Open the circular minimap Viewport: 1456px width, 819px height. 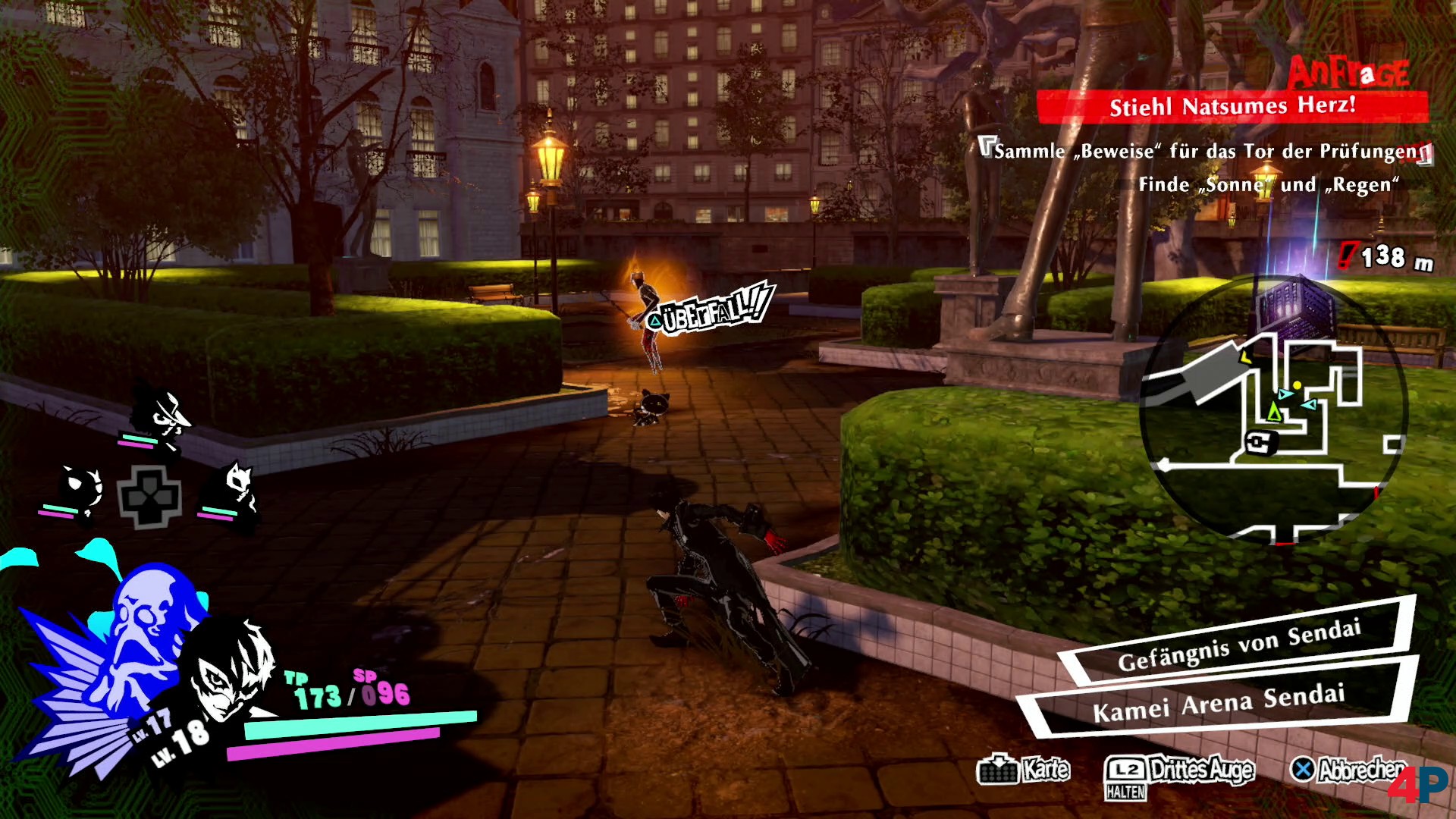(1274, 408)
